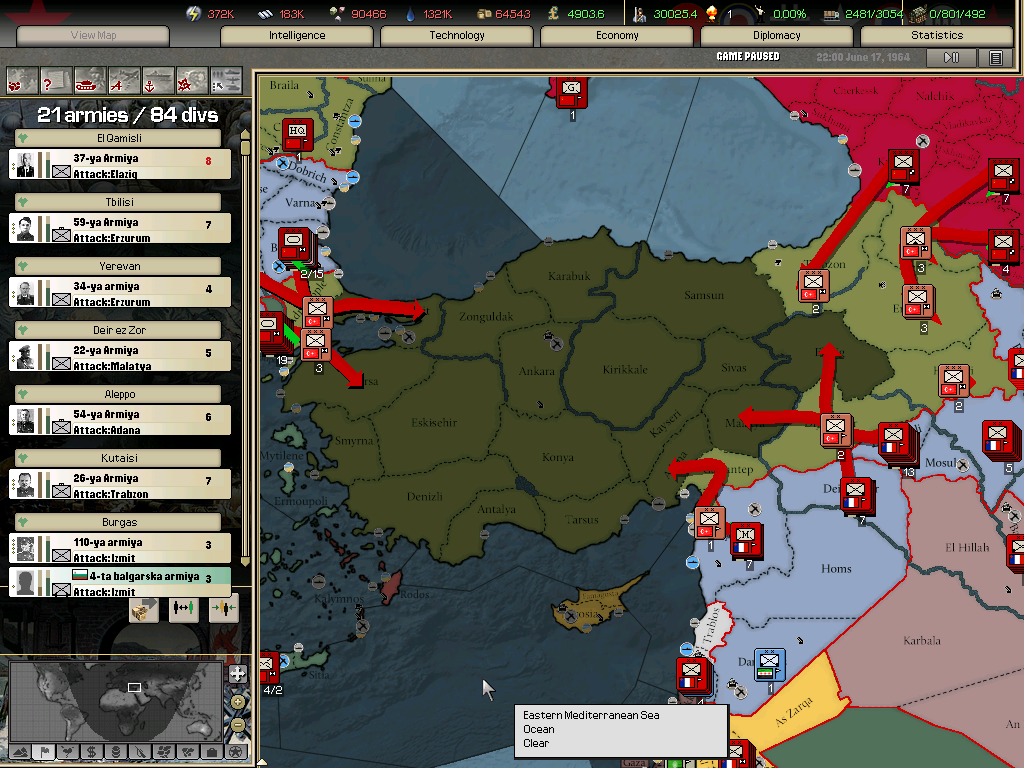Select the 4-ta balgarska armiya row
Screen dimensions: 1024x768
click(120, 583)
